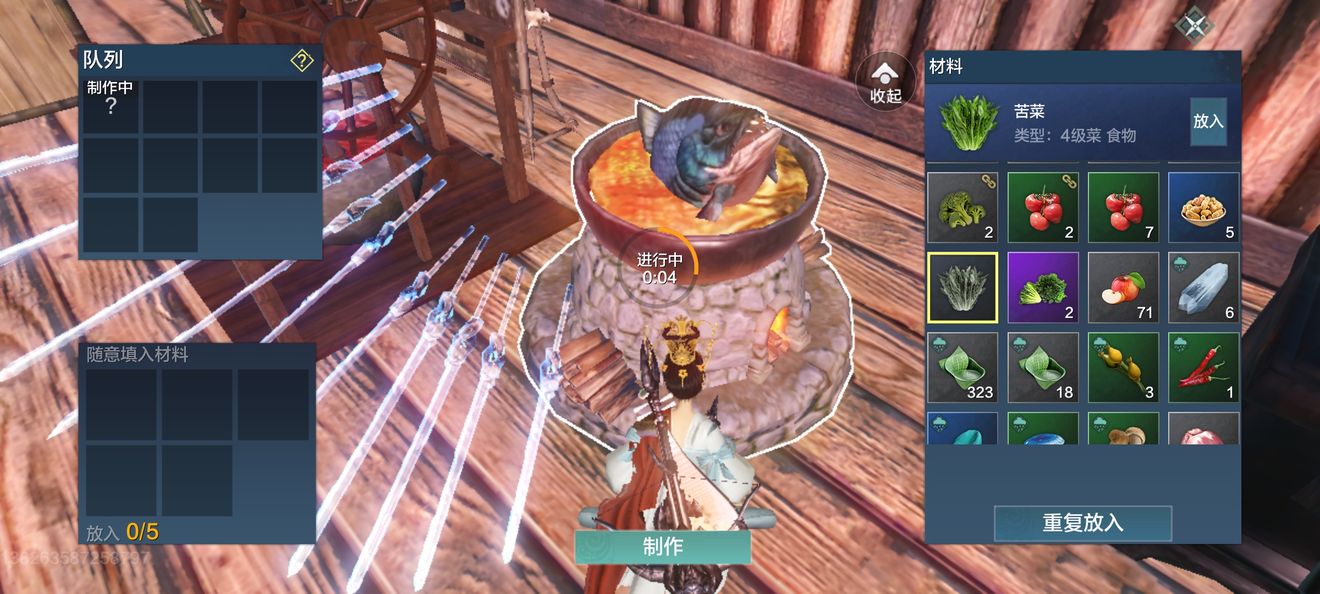Select the leaf bowl stack of 323
The image size is (1320, 594).
(x=962, y=367)
